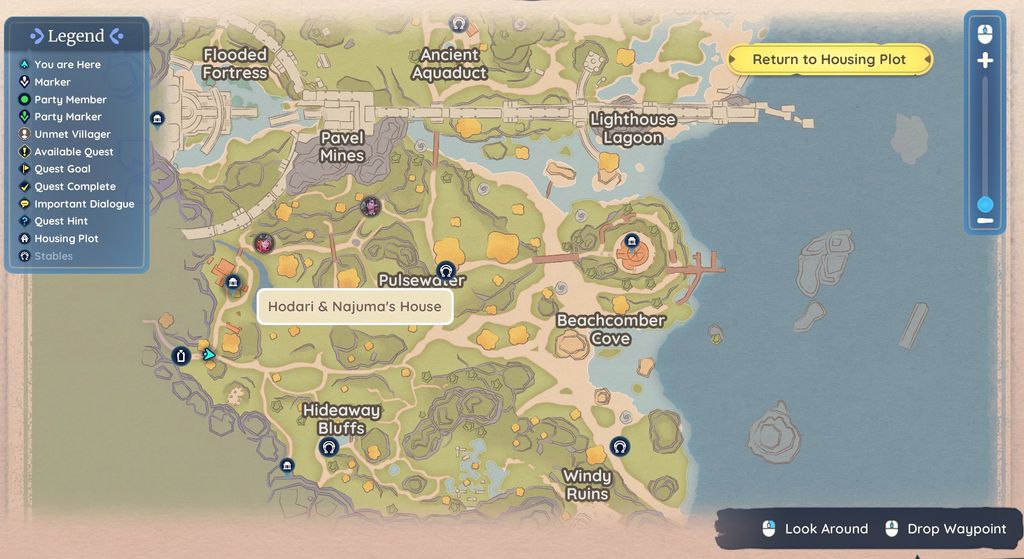The height and width of the screenshot is (559, 1024).
Task: Select the stables marker below Hideaway Bluffs
Action: coord(328,448)
